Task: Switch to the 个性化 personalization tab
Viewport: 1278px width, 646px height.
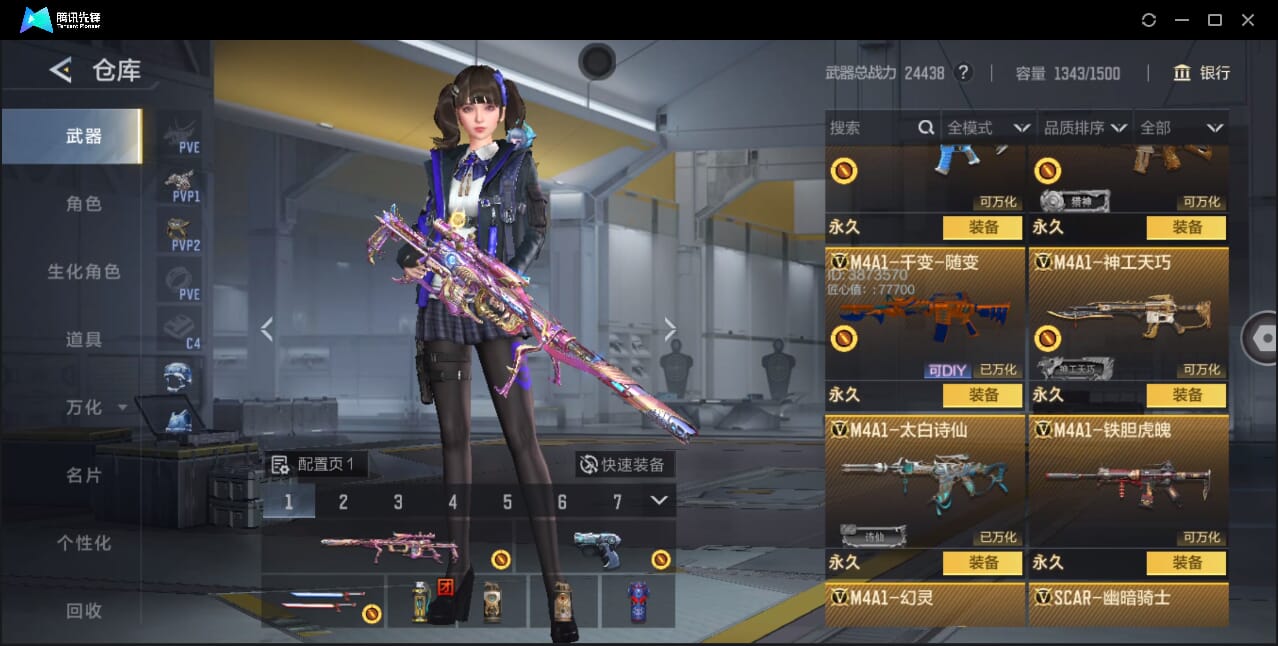Action: click(x=84, y=543)
